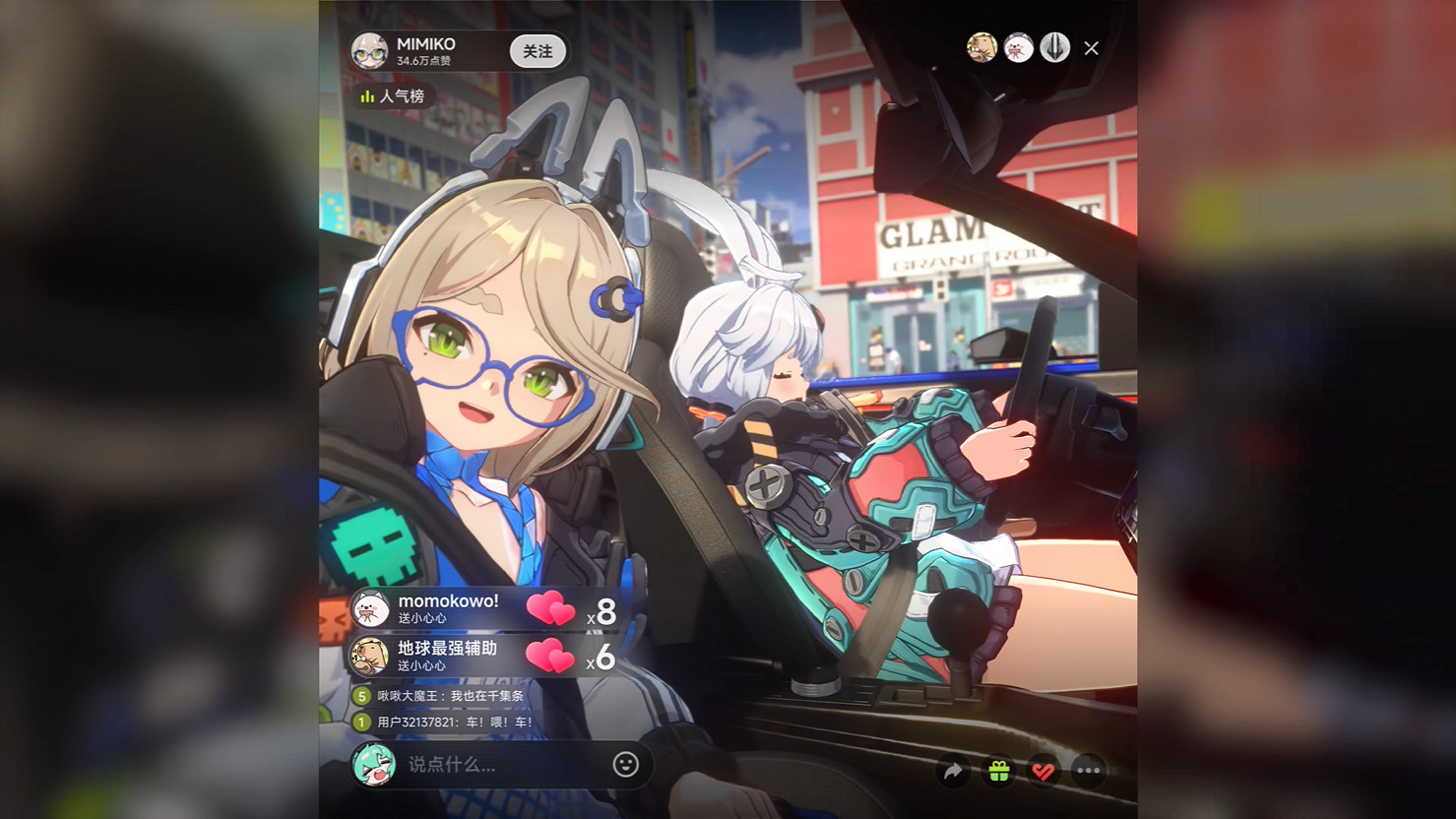The height and width of the screenshot is (819, 1456).
Task: Open MIMIKO's streamer profile avatar
Action: (x=369, y=53)
